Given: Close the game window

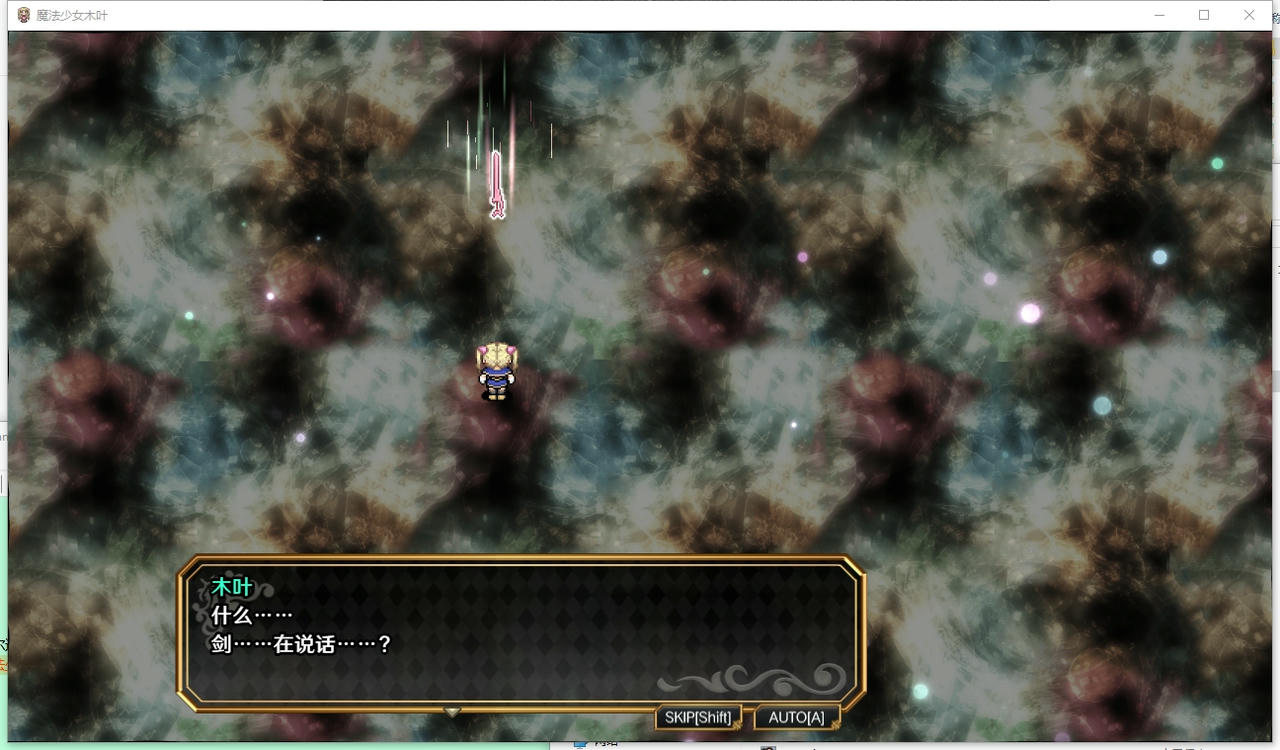Looking at the screenshot, I should pyautogui.click(x=1249, y=15).
